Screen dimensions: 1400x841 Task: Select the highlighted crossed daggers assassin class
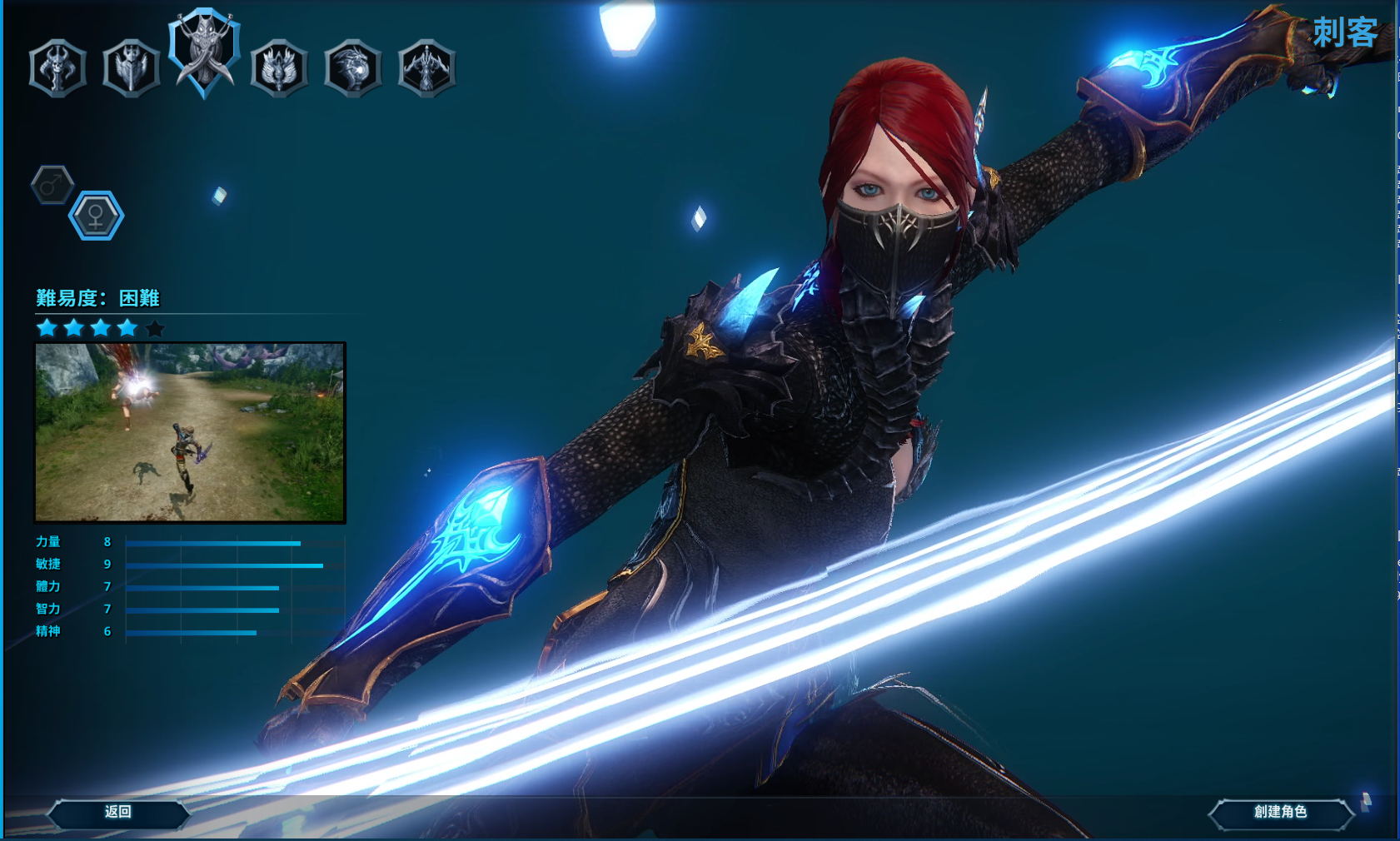204,52
